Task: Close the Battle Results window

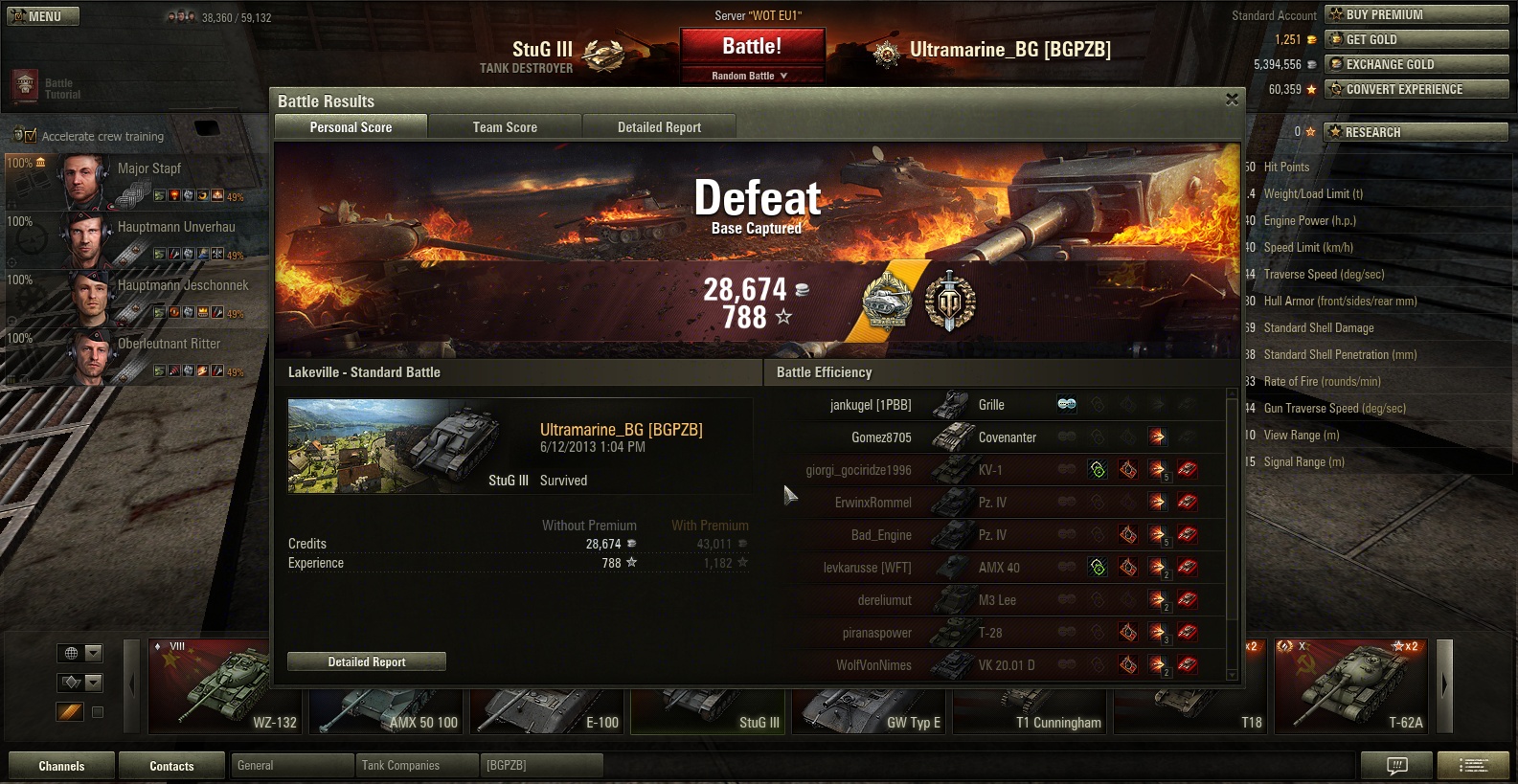Action: point(1232,100)
